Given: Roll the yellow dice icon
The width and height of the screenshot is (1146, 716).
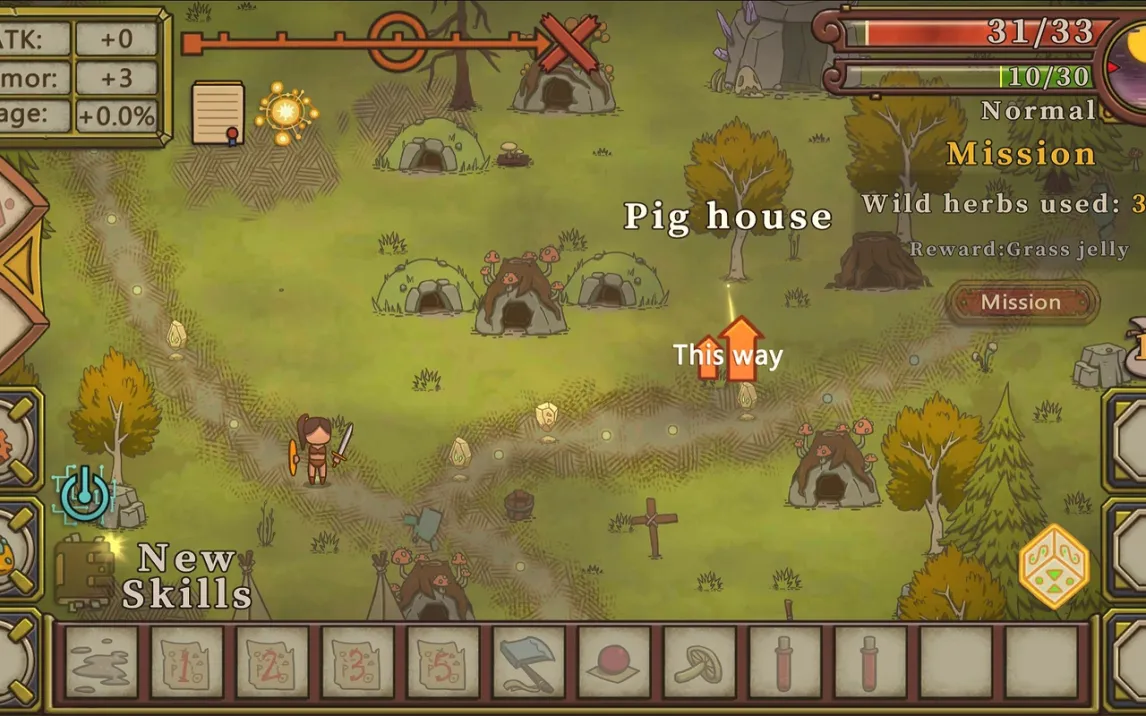Looking at the screenshot, I should tap(1054, 566).
